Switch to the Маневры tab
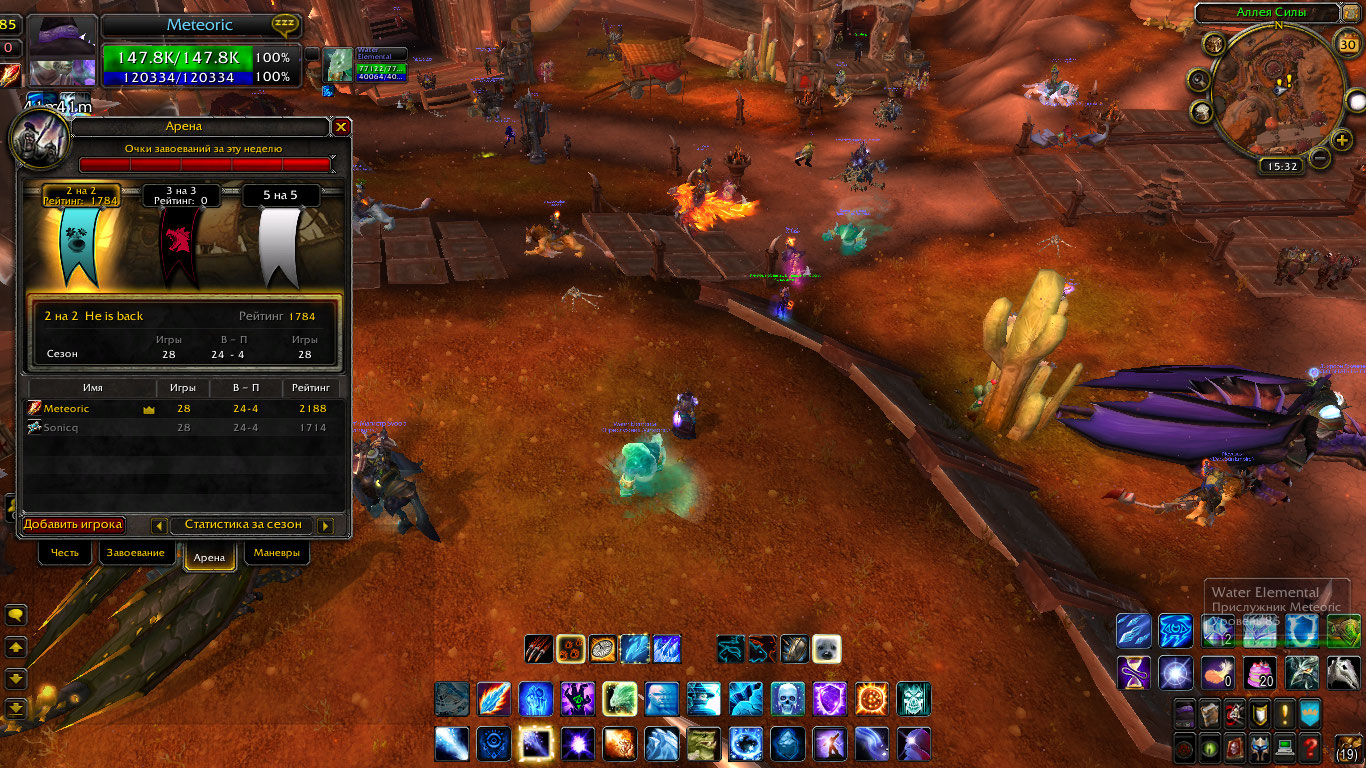The width and height of the screenshot is (1366, 768). [x=276, y=553]
